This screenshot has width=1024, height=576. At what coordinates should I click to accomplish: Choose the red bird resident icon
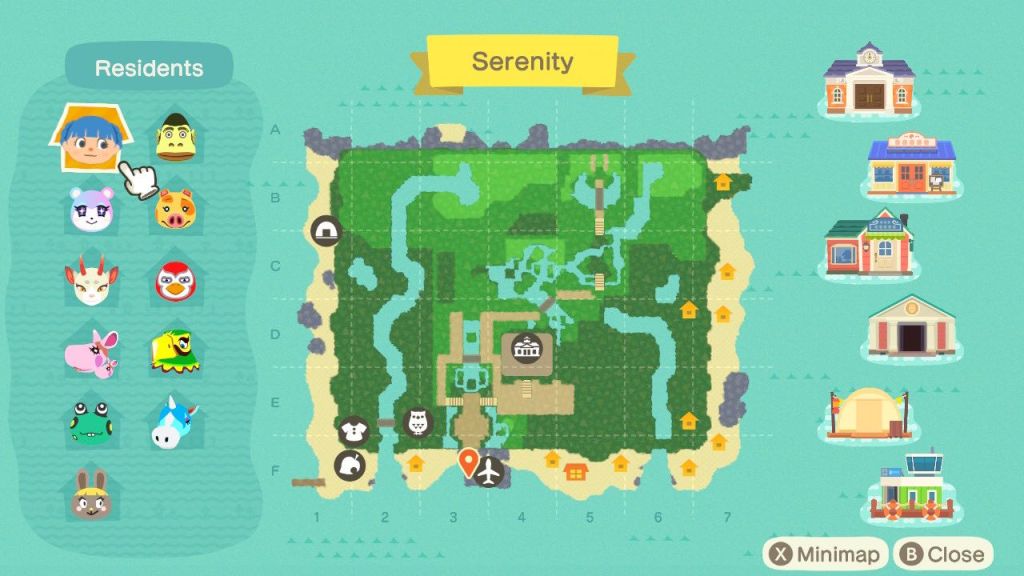pyautogui.click(x=174, y=281)
